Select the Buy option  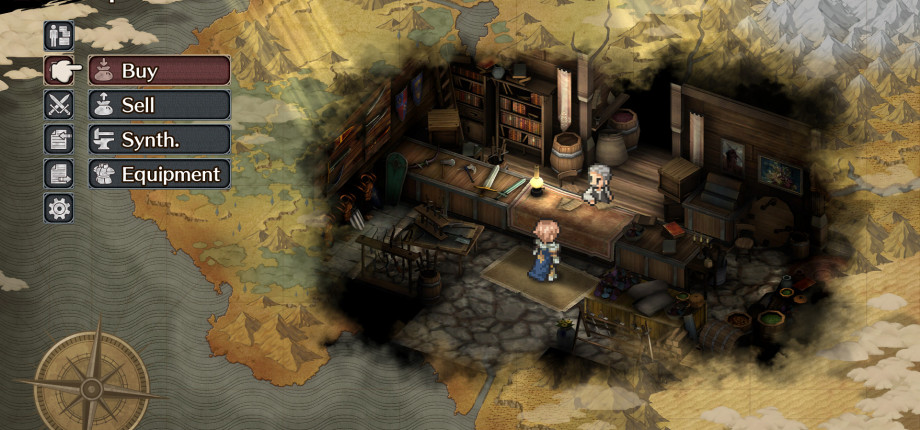pos(159,71)
